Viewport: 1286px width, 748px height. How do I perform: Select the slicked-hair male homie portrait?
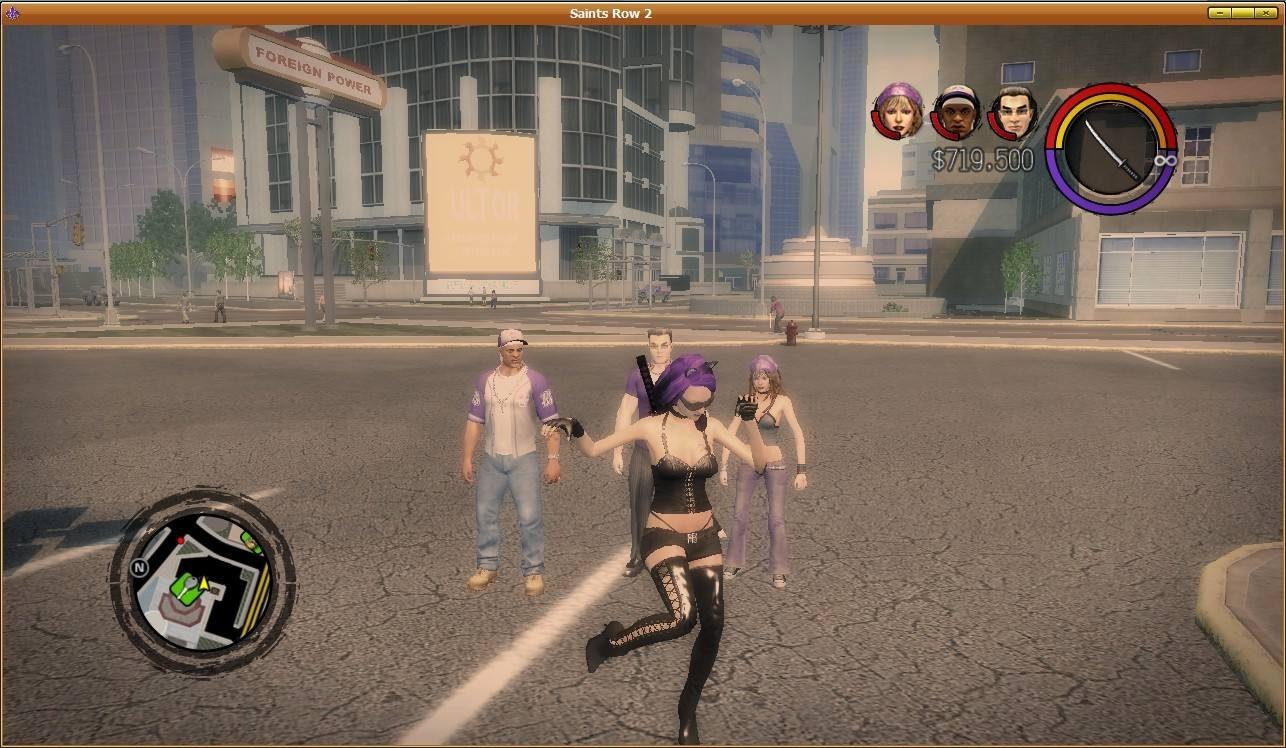(1013, 111)
